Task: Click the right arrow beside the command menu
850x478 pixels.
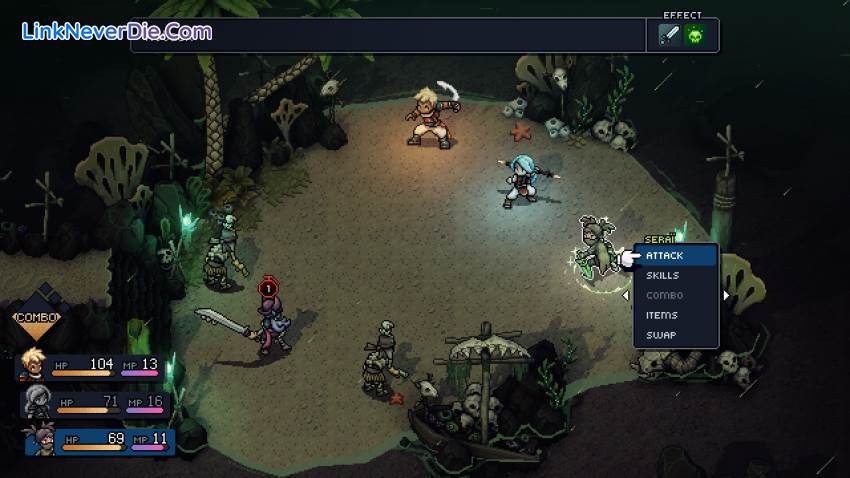Action: pyautogui.click(x=727, y=296)
